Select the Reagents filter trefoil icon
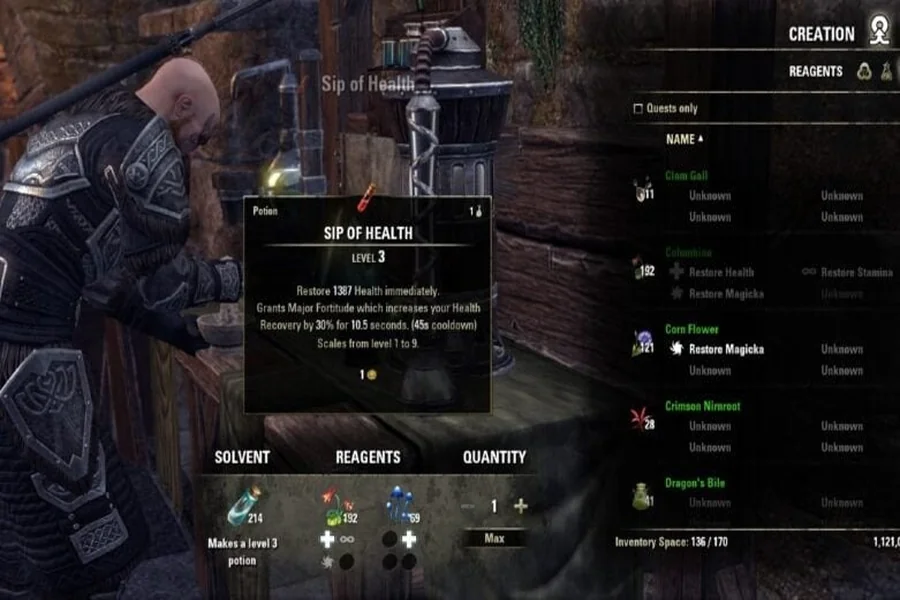Viewport: 900px width, 600px height. (864, 71)
